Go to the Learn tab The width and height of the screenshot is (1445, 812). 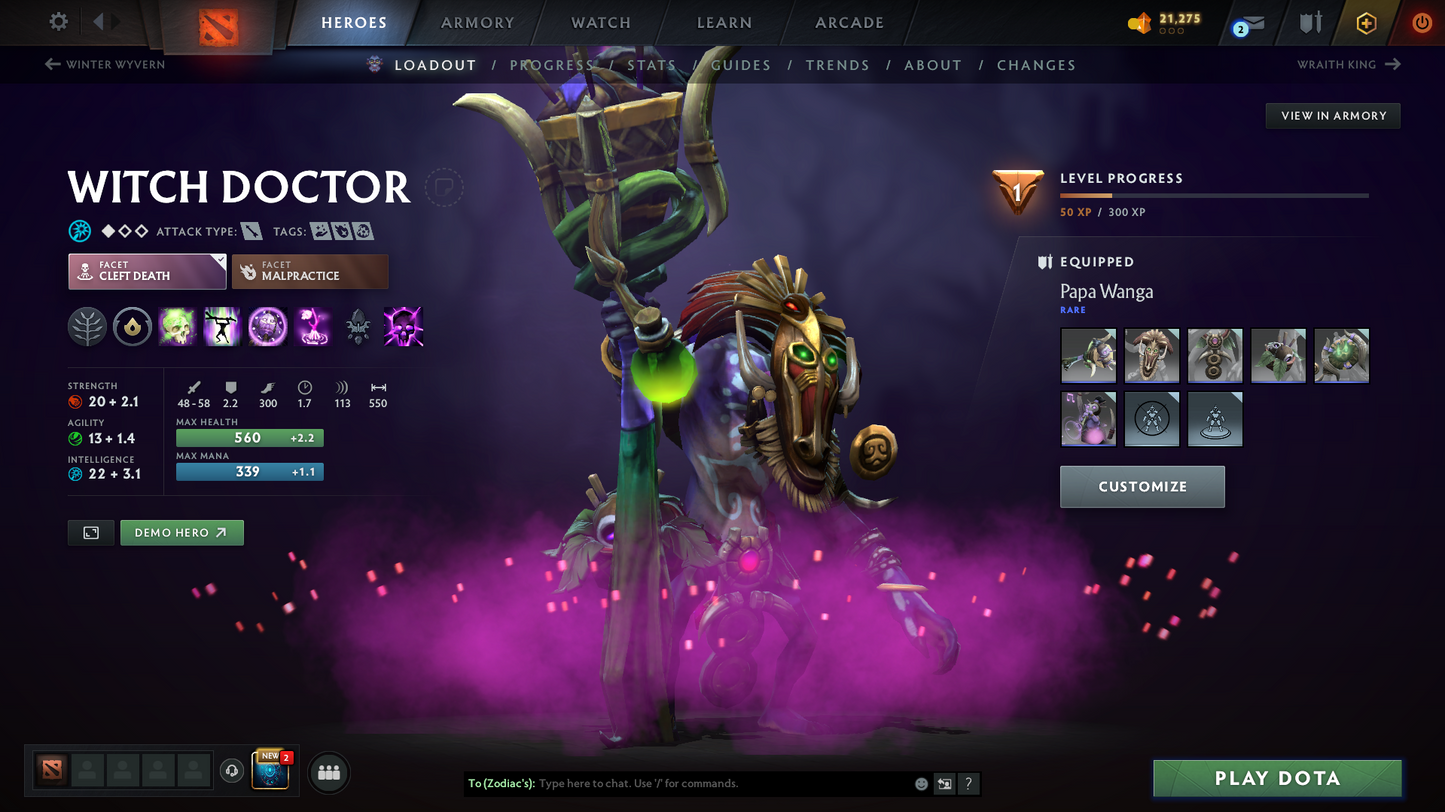tap(724, 23)
